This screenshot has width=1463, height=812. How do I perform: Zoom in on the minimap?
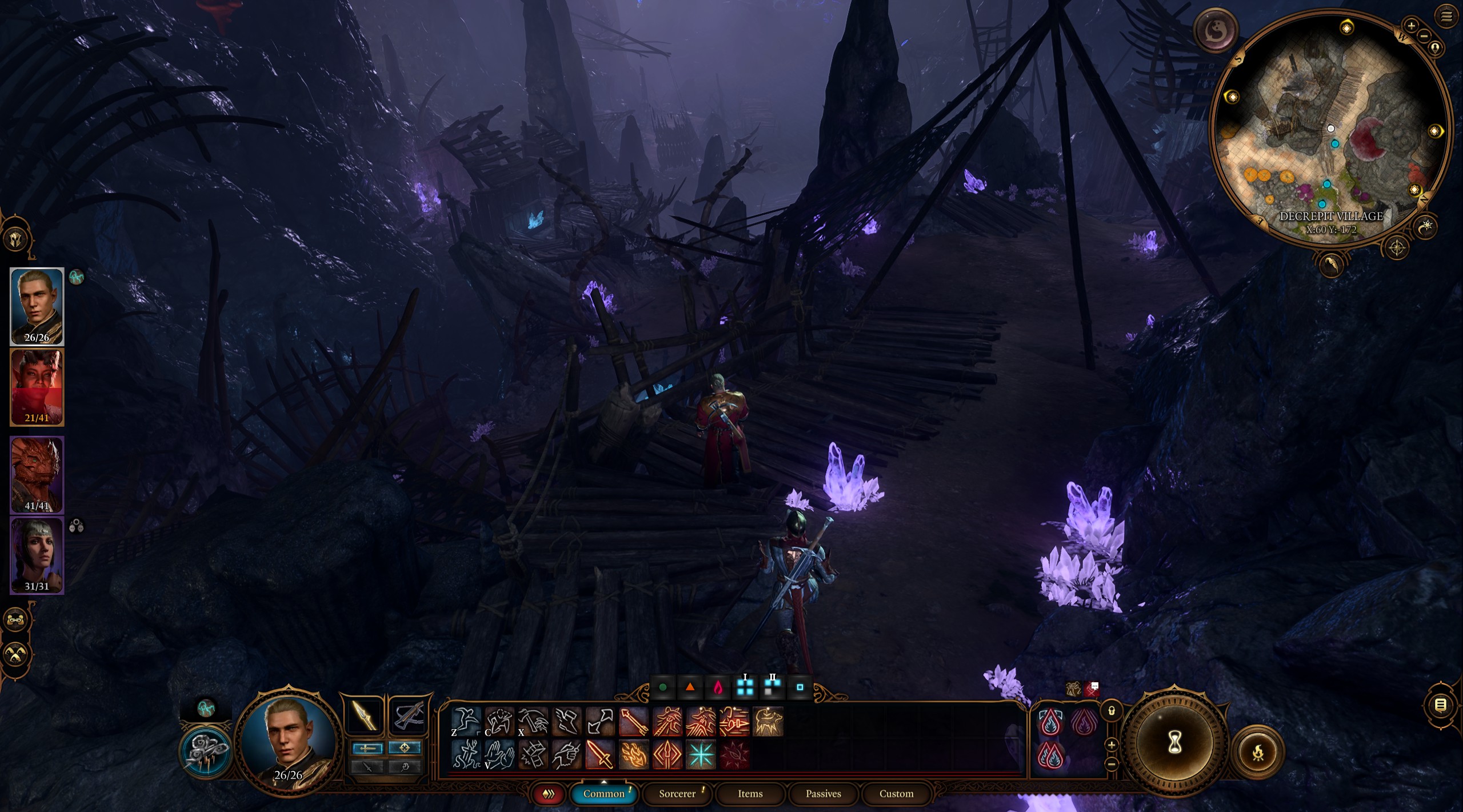[1411, 26]
